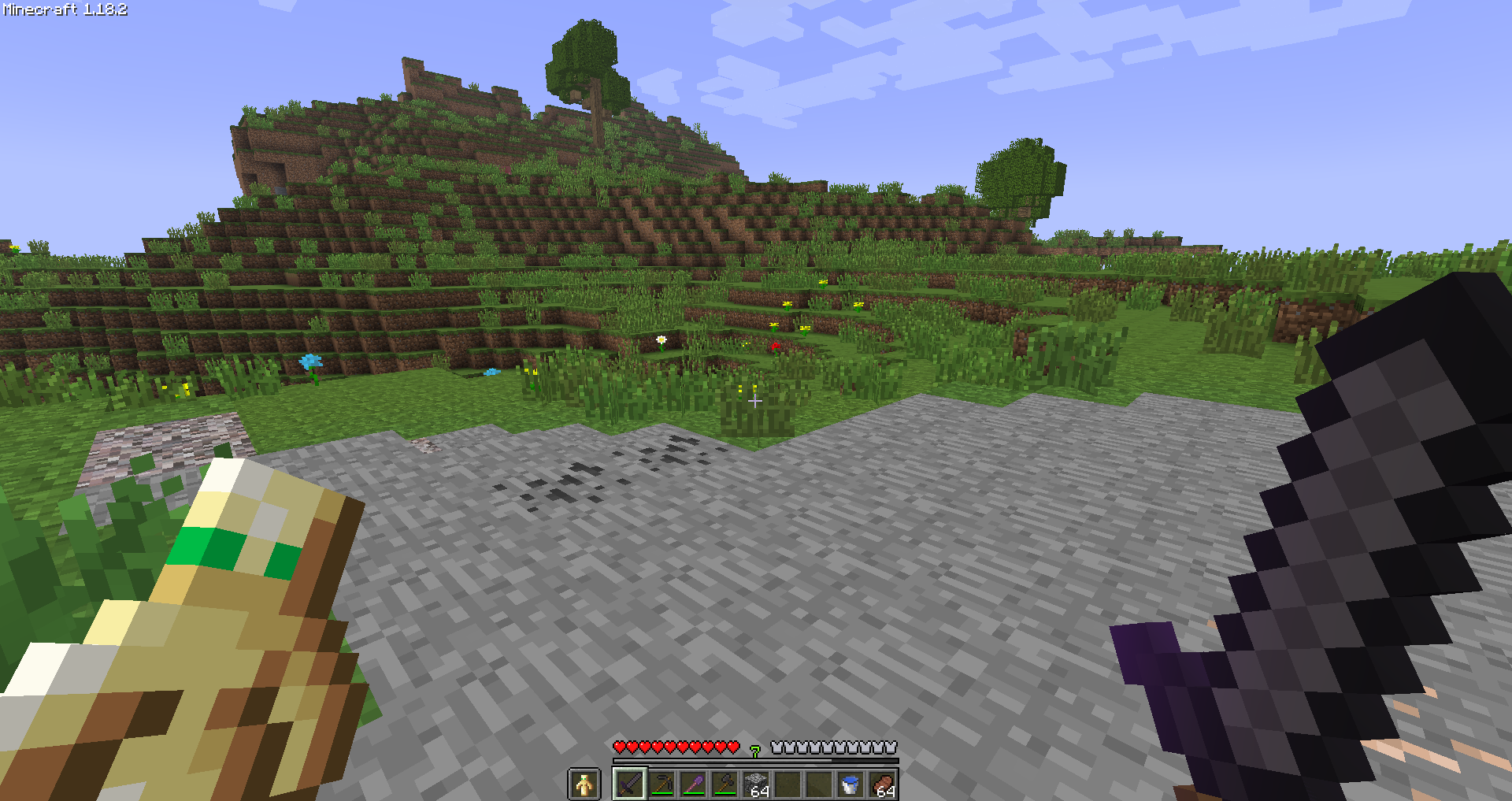This screenshot has width=1512, height=801.
Task: Select the cooked porkchop stack in hotbar
Action: tap(882, 784)
